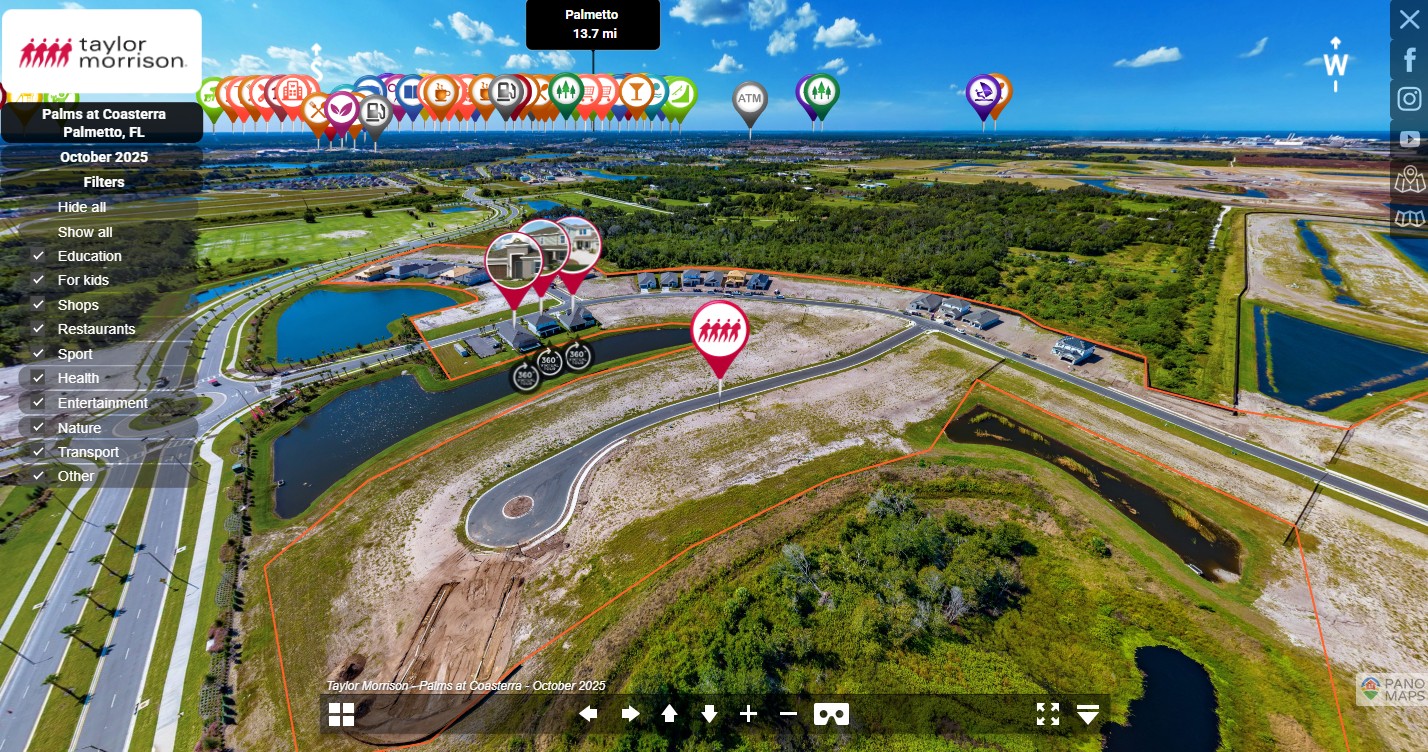Screen dimensions: 1428x752
Task: Open the Facebook page link
Action: tap(1410, 60)
